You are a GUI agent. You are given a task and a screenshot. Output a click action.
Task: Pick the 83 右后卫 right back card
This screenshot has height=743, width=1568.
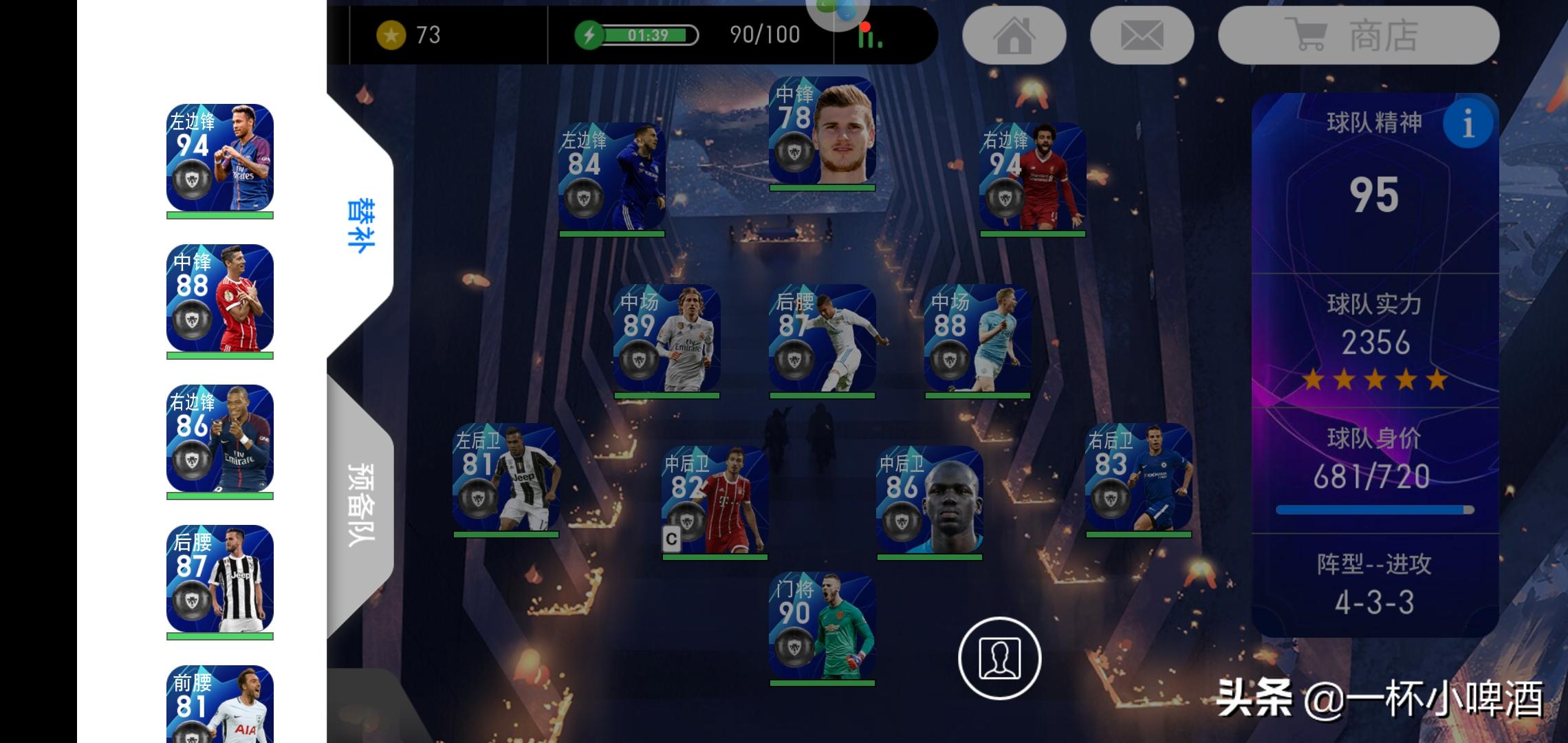tap(1138, 477)
